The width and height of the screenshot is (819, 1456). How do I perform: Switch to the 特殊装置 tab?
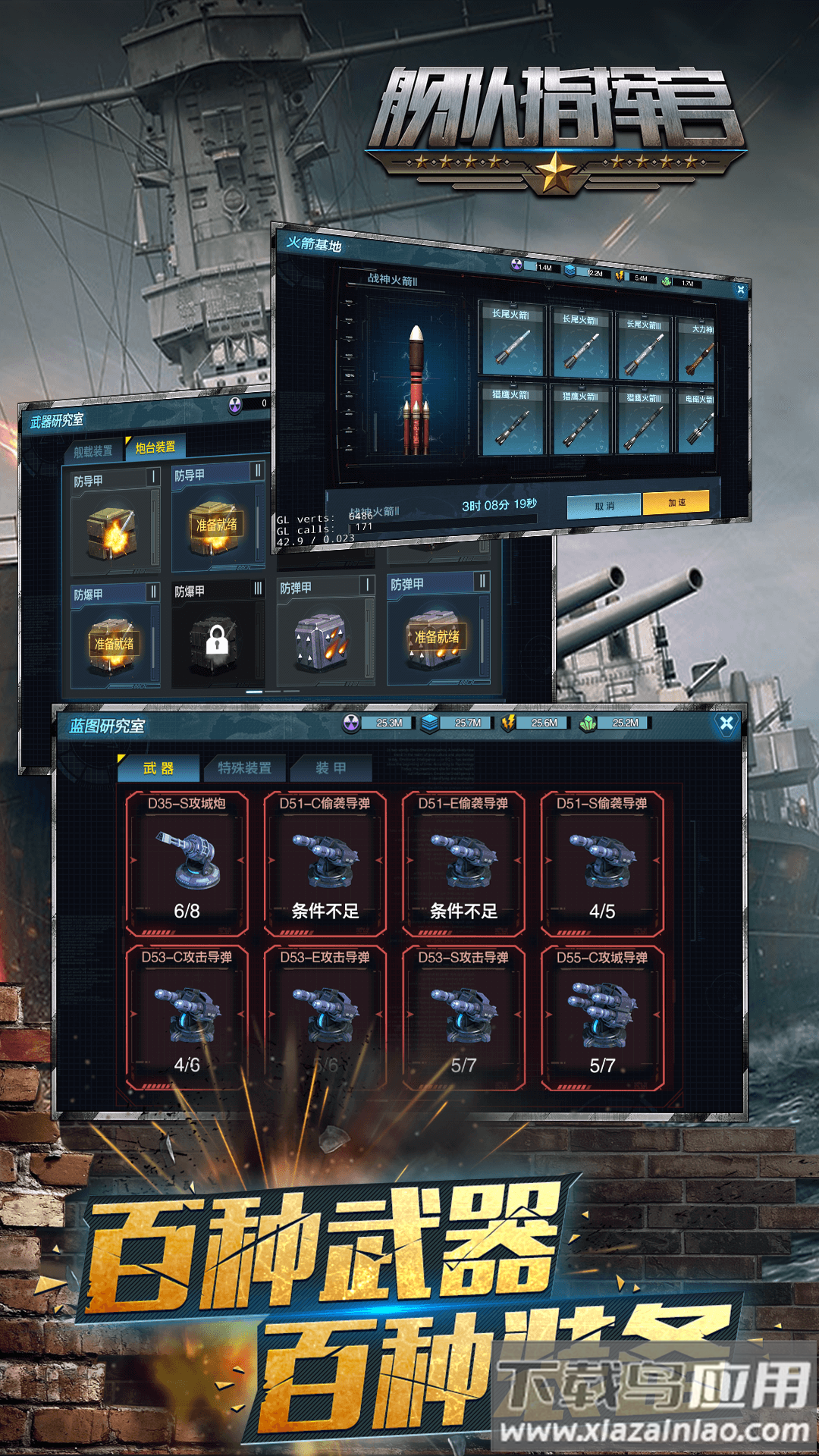[x=244, y=768]
